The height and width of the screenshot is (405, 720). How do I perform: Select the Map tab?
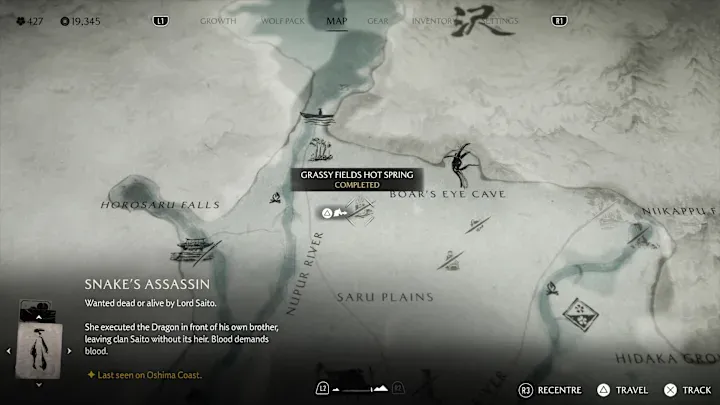(x=337, y=20)
